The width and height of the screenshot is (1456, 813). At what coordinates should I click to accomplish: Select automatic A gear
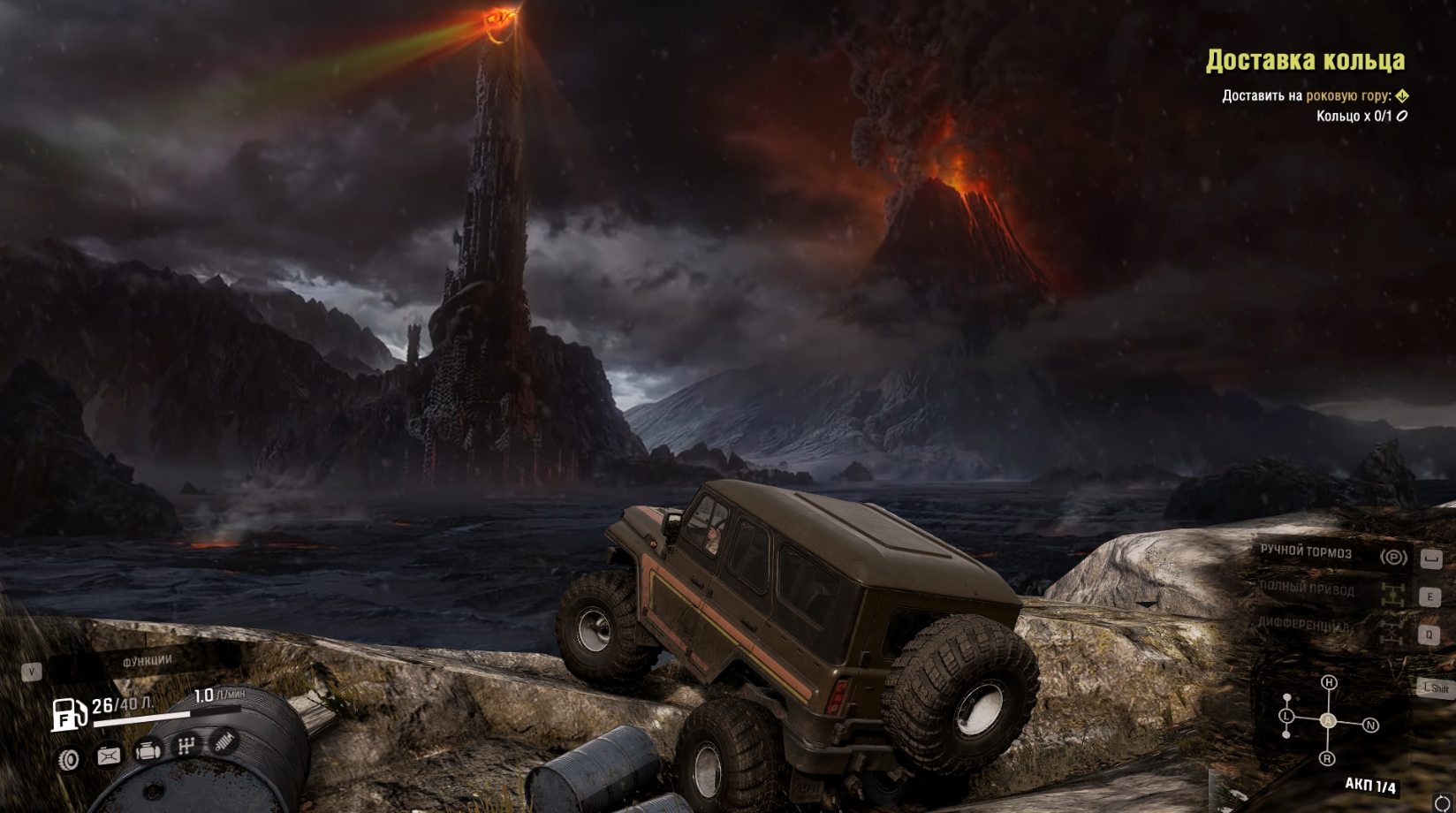[x=1328, y=721]
